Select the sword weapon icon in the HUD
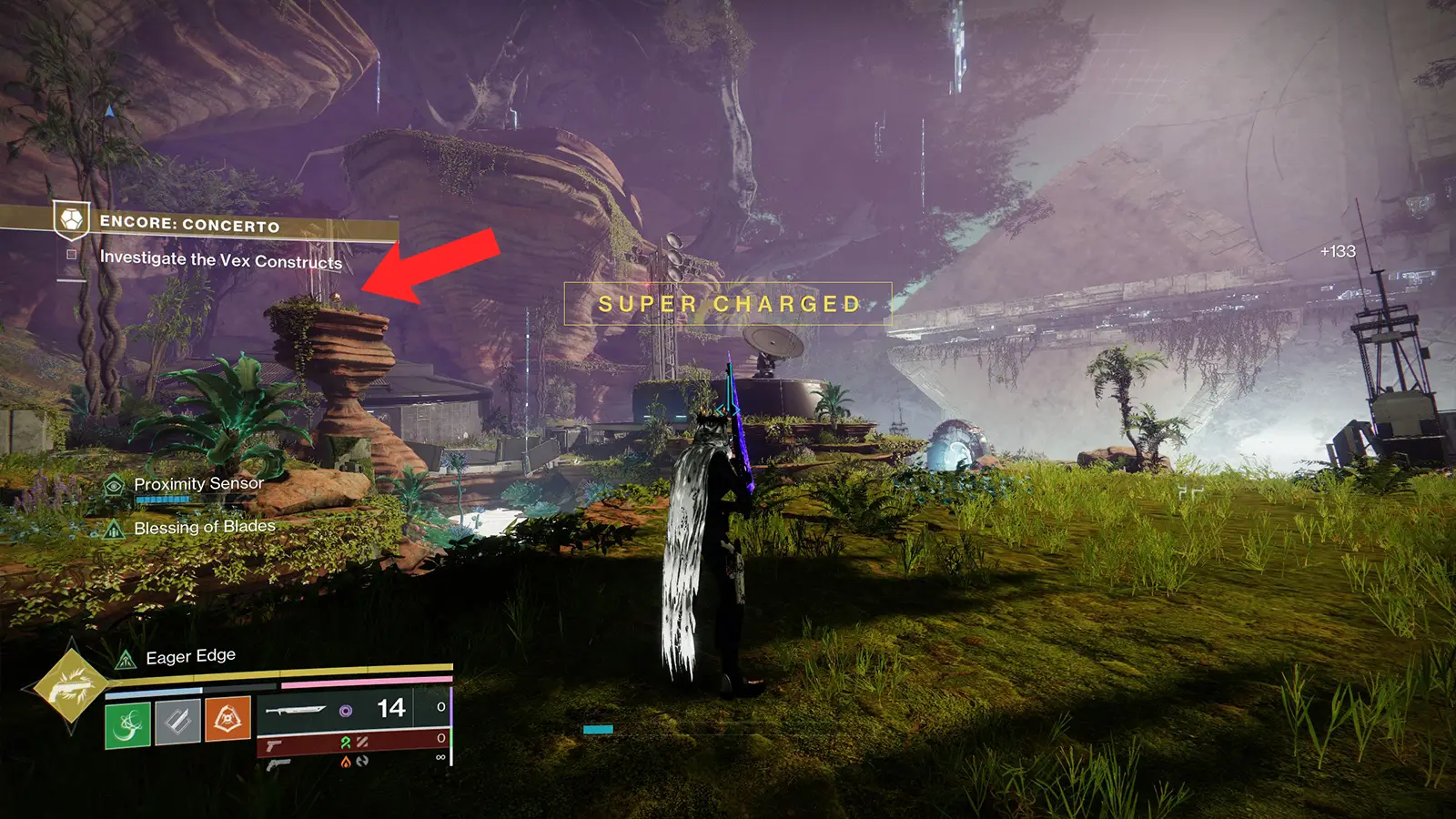The image size is (1456, 819). tap(295, 710)
